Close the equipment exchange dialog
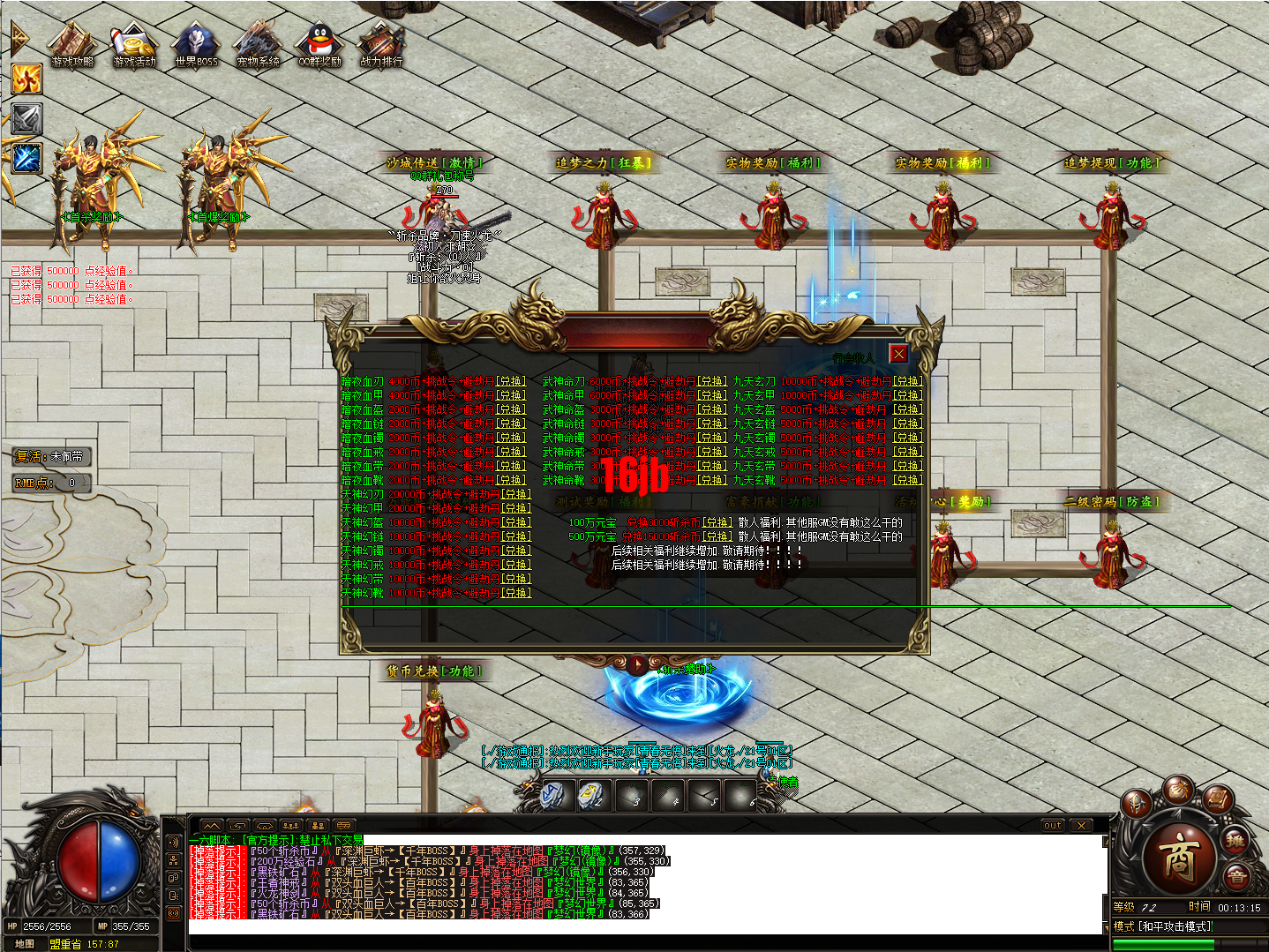 898,354
